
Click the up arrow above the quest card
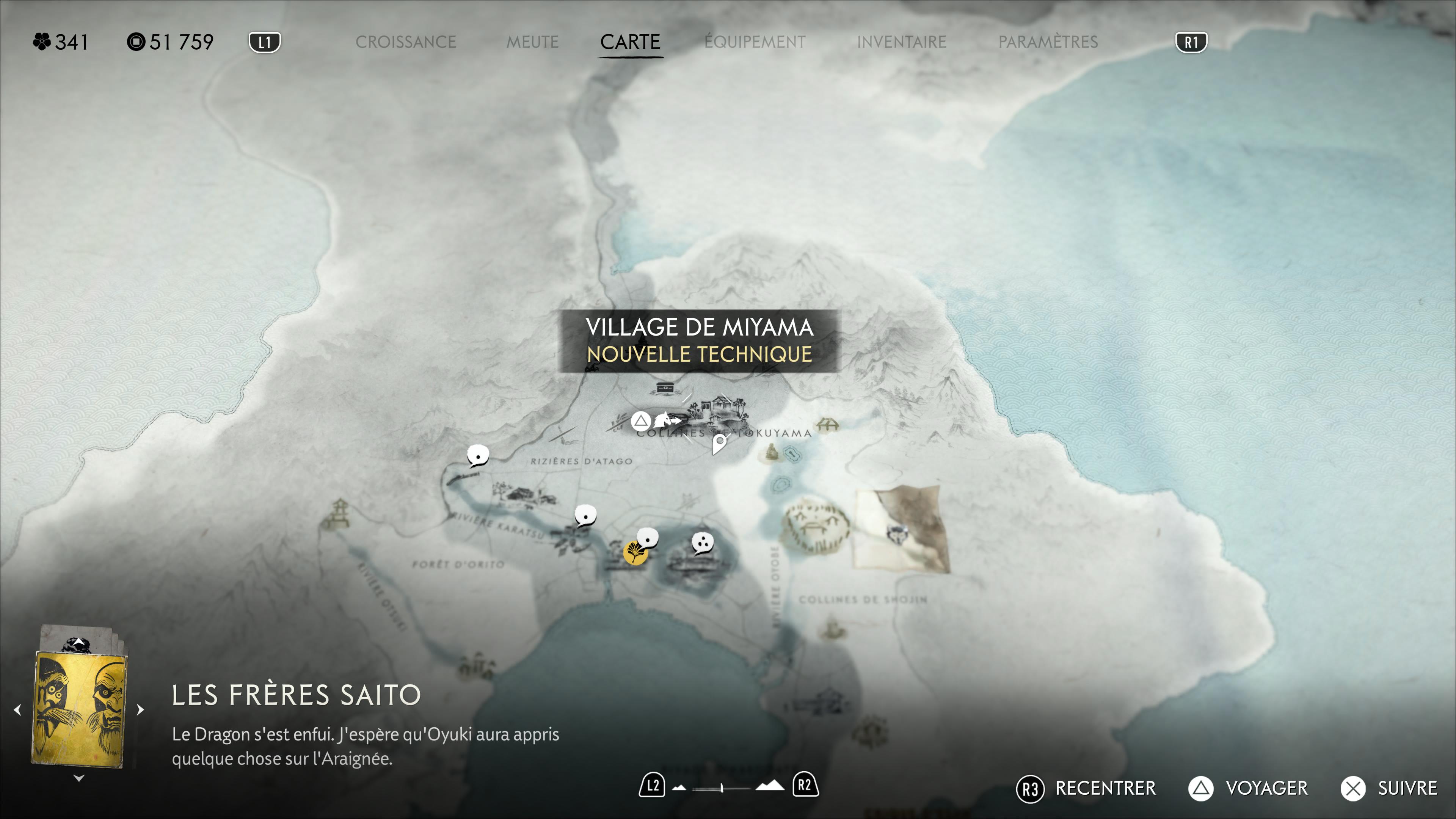point(79,643)
